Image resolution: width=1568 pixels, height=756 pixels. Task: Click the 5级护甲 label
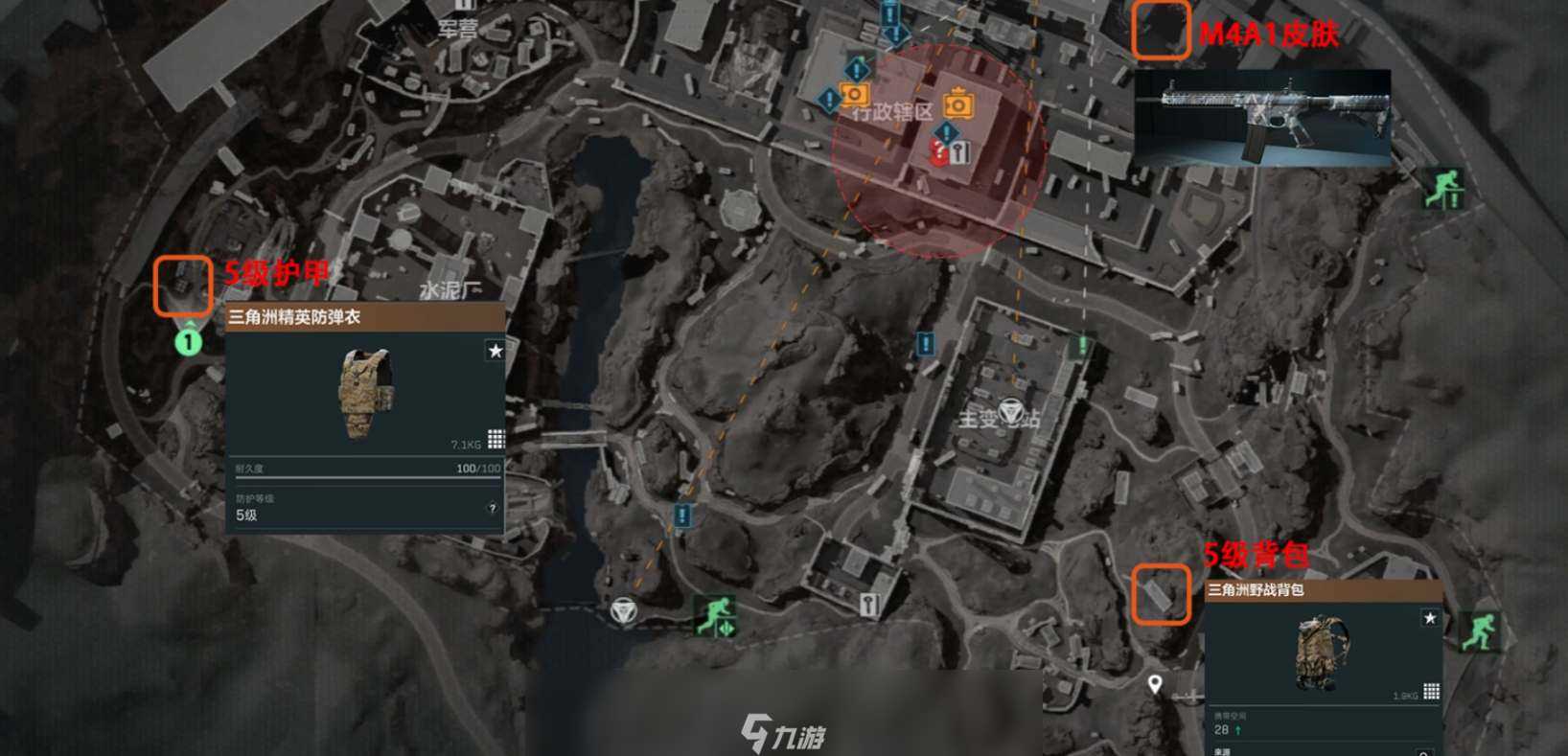coord(276,273)
